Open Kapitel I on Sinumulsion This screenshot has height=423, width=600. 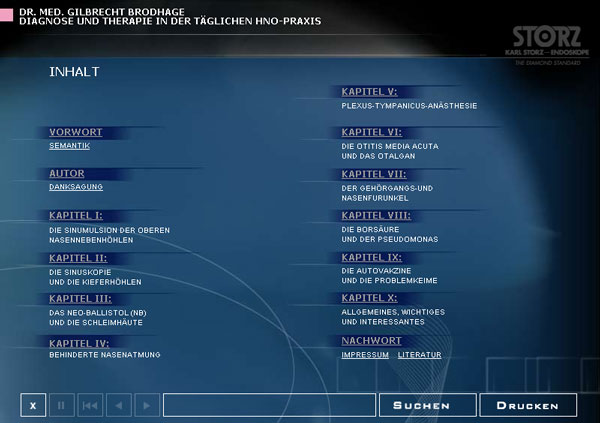pos(76,215)
